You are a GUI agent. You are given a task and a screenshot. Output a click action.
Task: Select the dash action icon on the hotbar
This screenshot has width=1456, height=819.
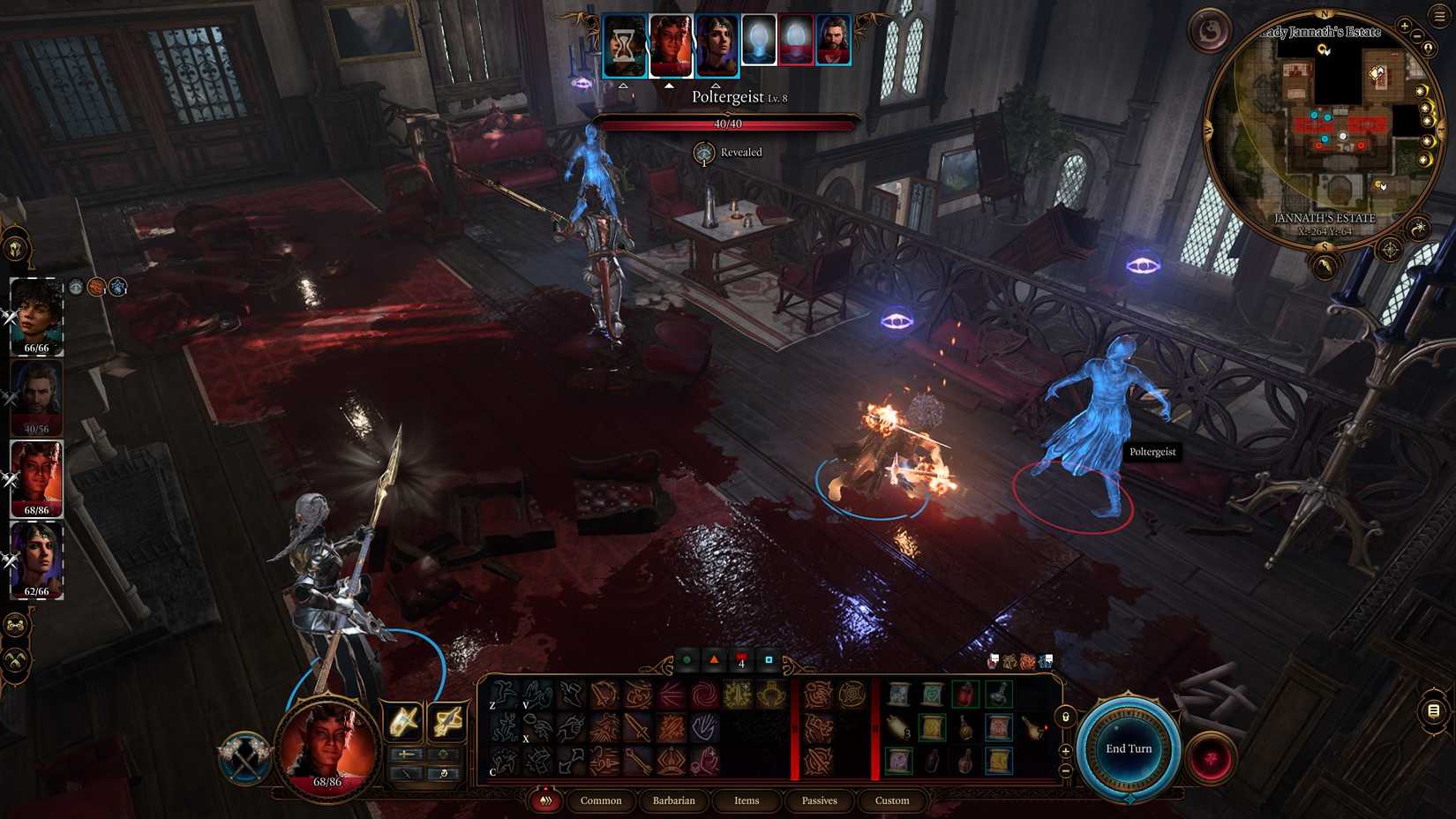506,695
